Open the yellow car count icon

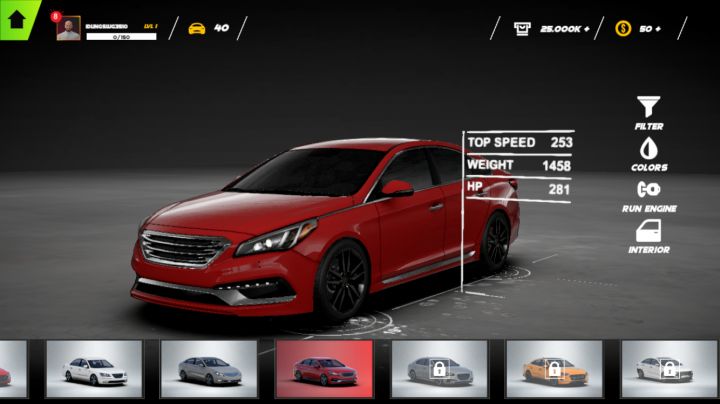coord(197,28)
